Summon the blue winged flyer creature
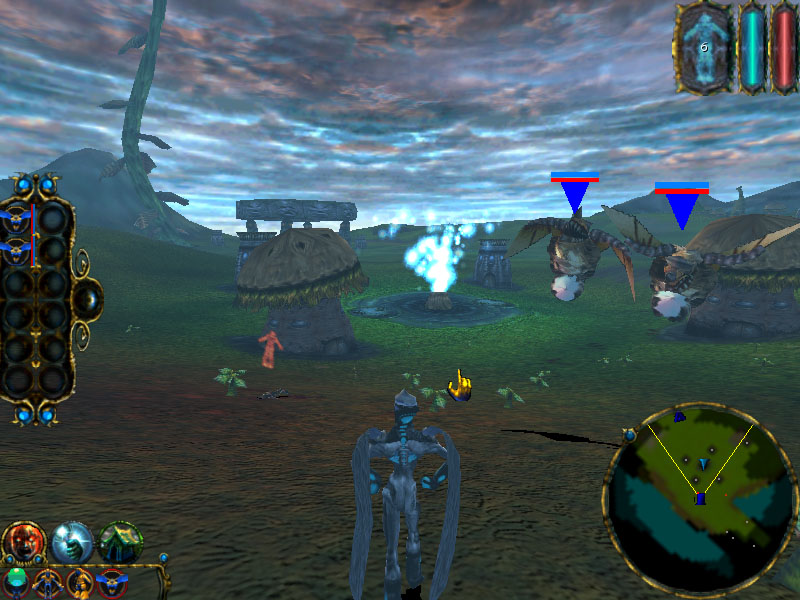The height and width of the screenshot is (600, 800). click(x=112, y=582)
